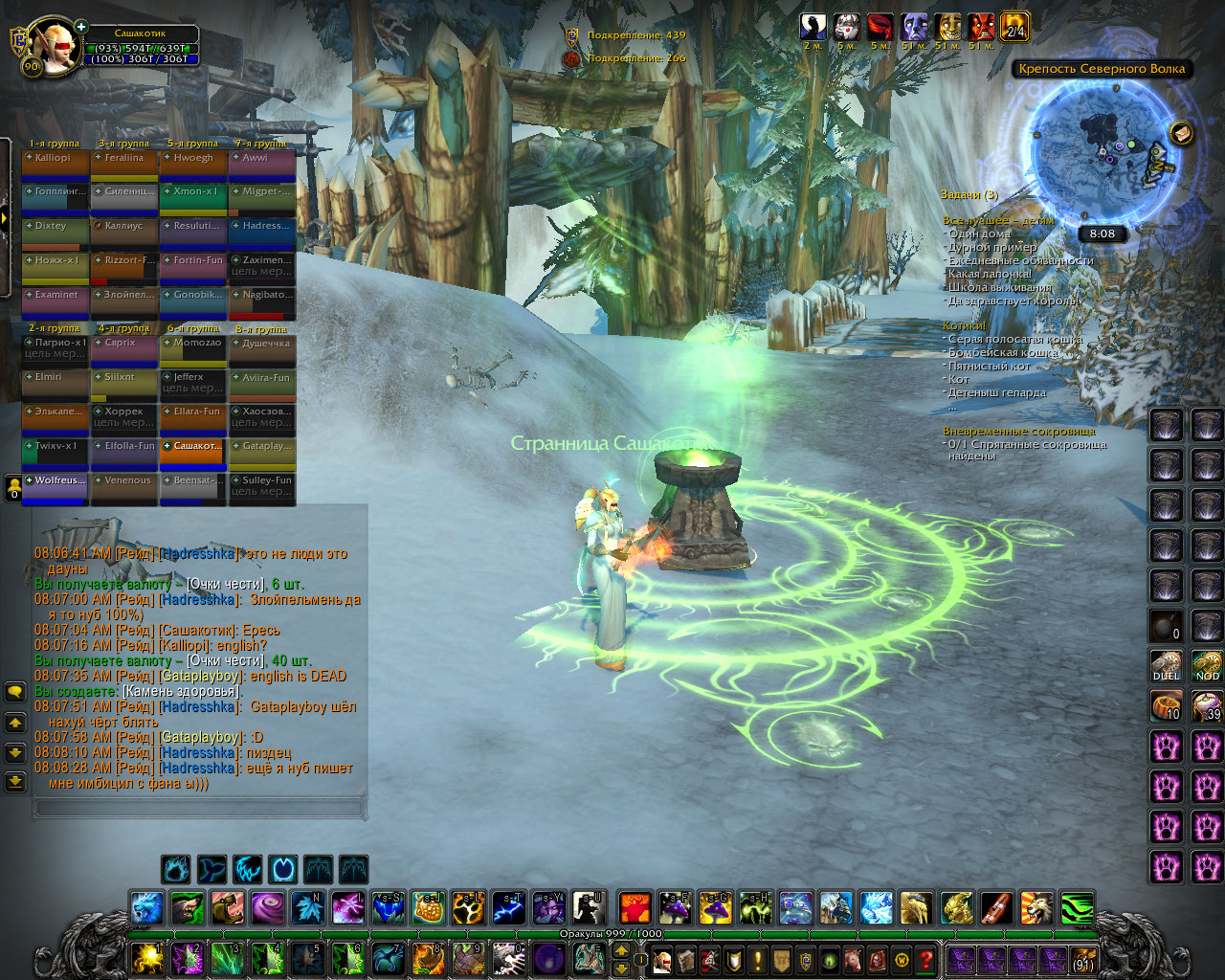
Task: Open the backpack showing 91 free slots
Action: coord(1082,959)
